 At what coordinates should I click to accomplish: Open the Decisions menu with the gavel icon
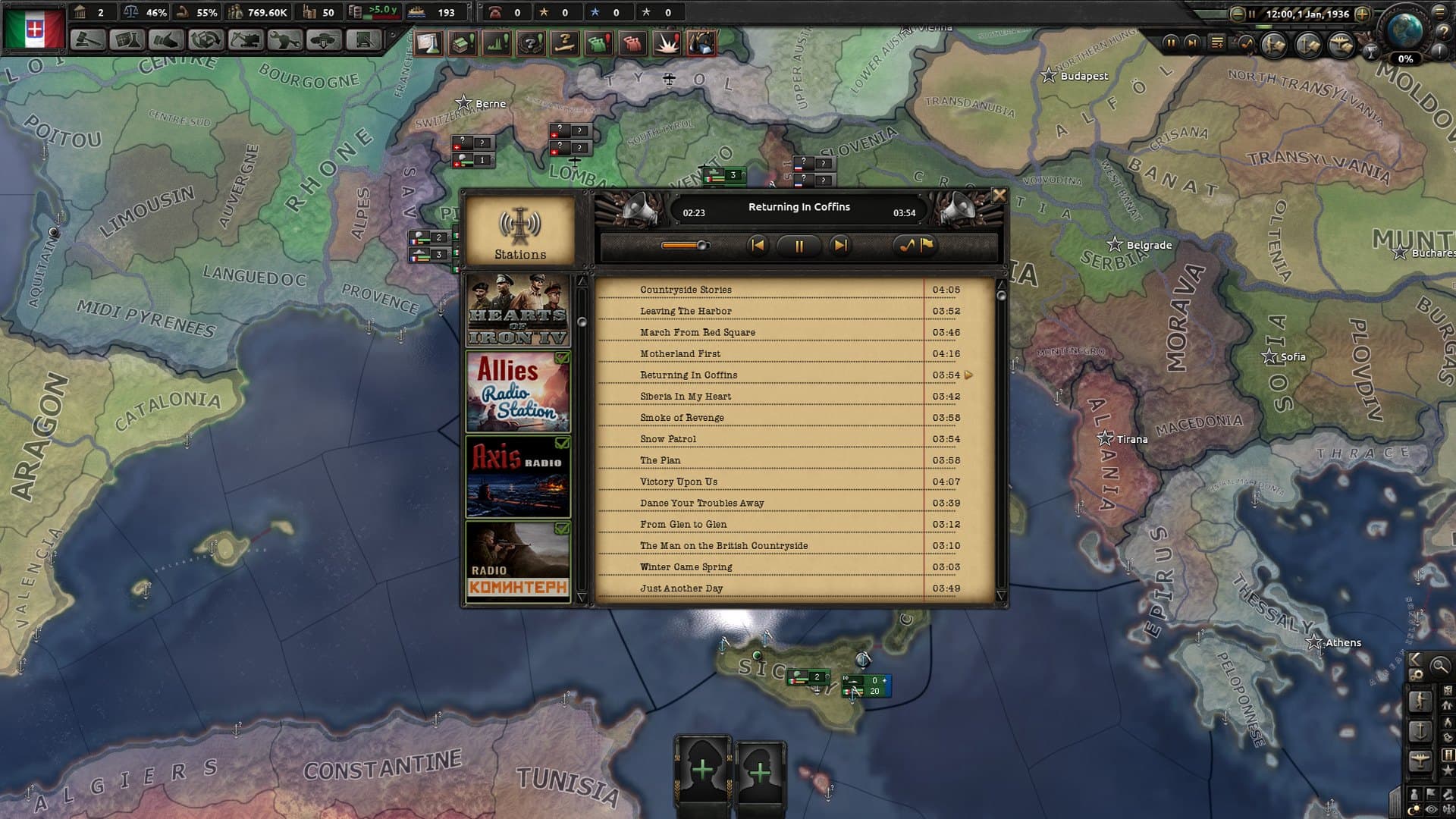click(x=89, y=38)
